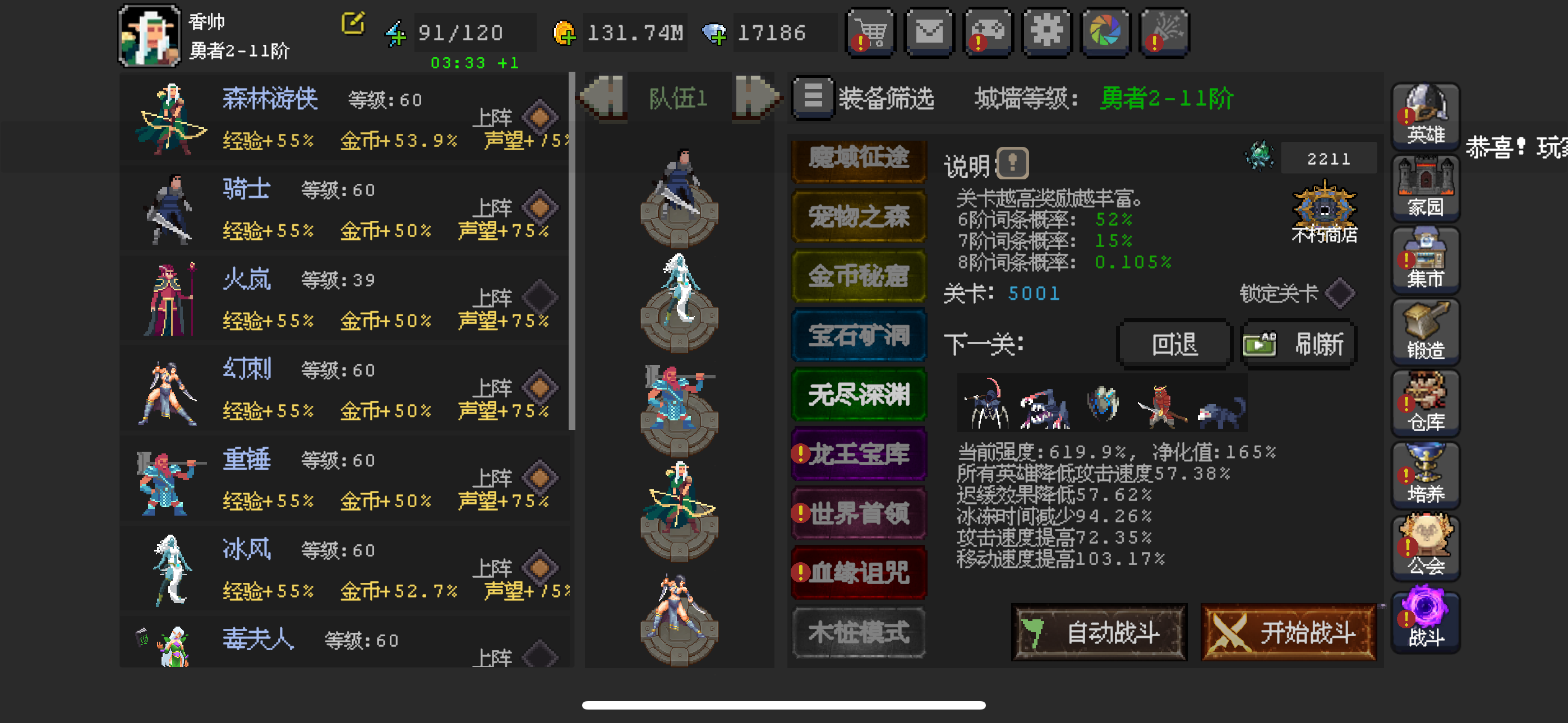Switch to the next team with the right arrow
The image size is (1568, 723).
point(757,98)
